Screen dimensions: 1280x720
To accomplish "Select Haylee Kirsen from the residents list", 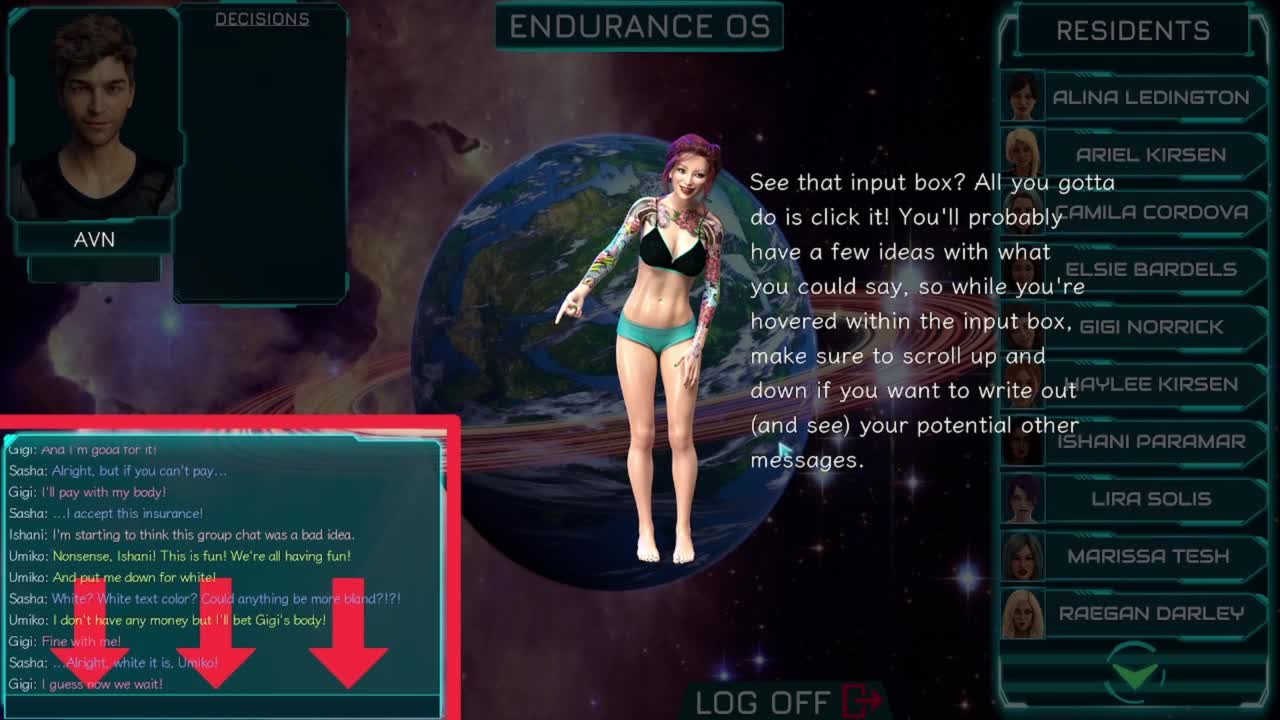I will [1150, 384].
